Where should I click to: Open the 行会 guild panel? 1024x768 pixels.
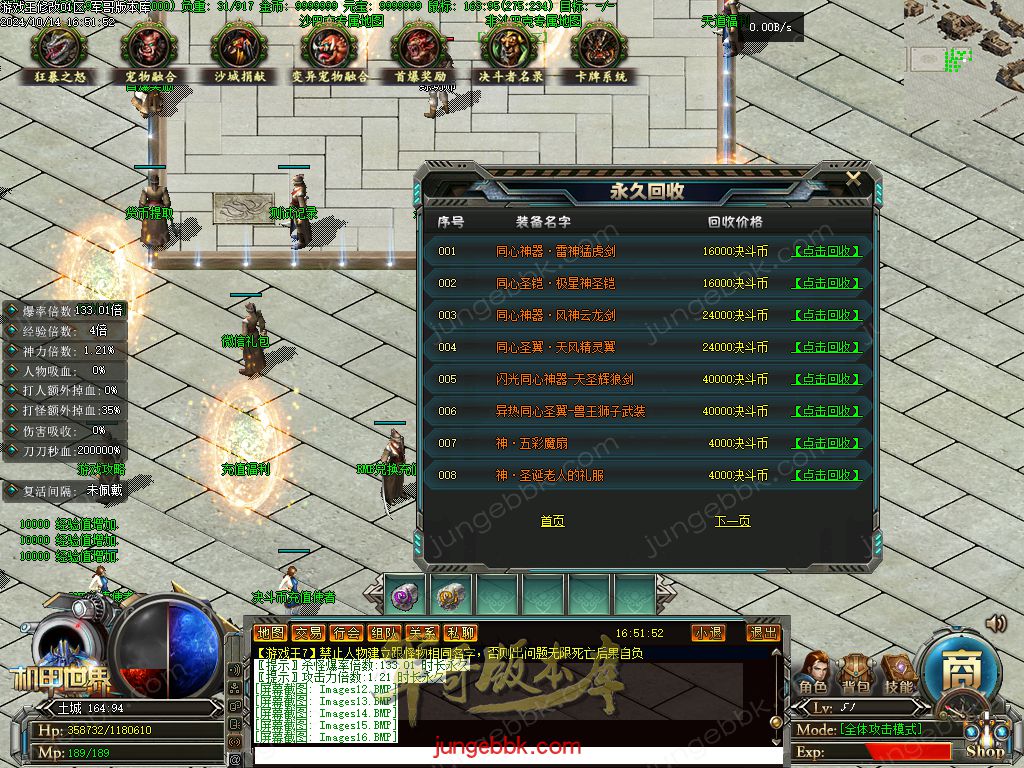pos(346,633)
